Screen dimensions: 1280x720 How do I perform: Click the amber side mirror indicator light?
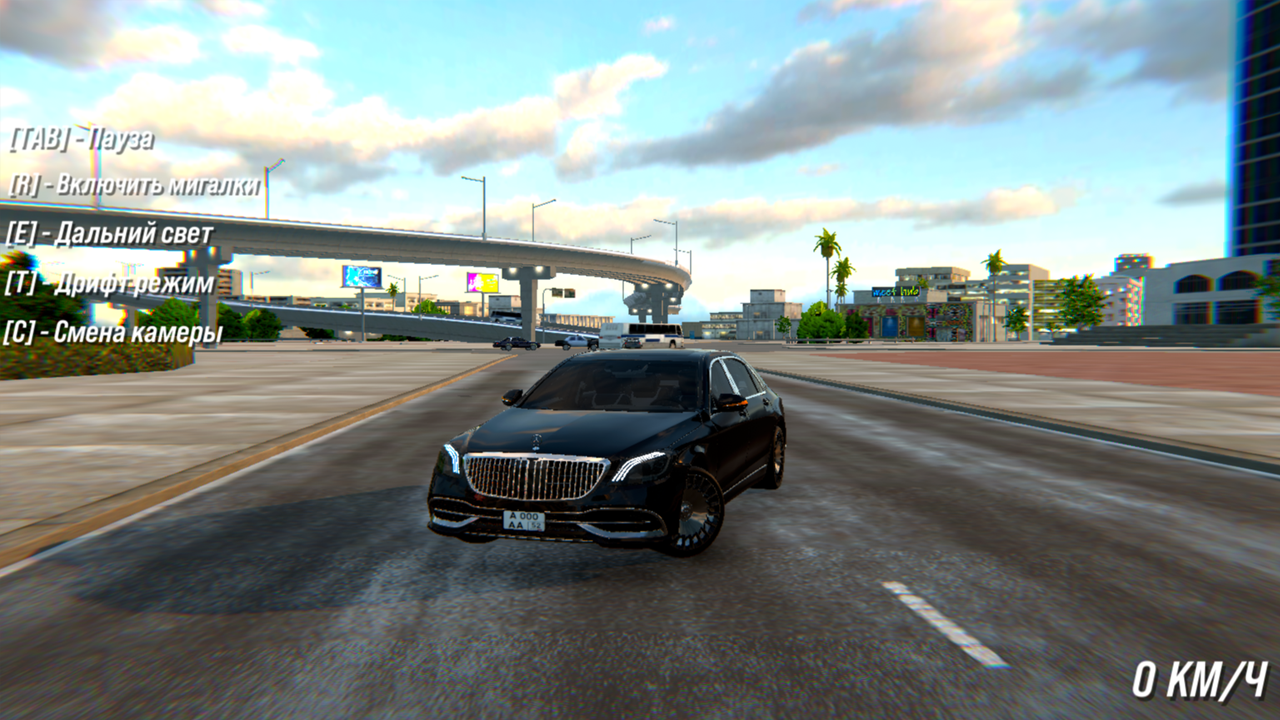tap(736, 404)
